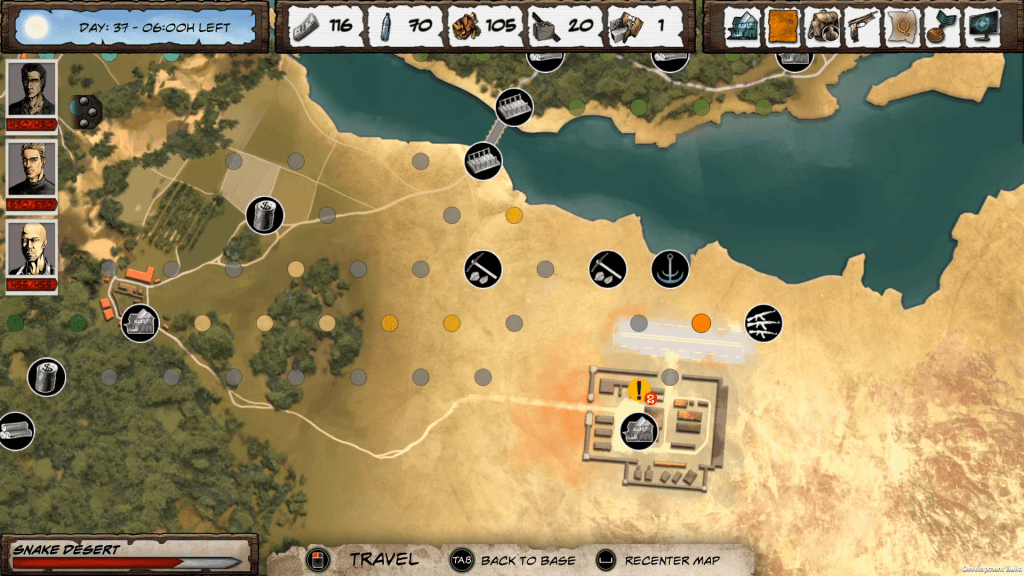
Task: Open the pistol weapons icon
Action: [x=862, y=26]
